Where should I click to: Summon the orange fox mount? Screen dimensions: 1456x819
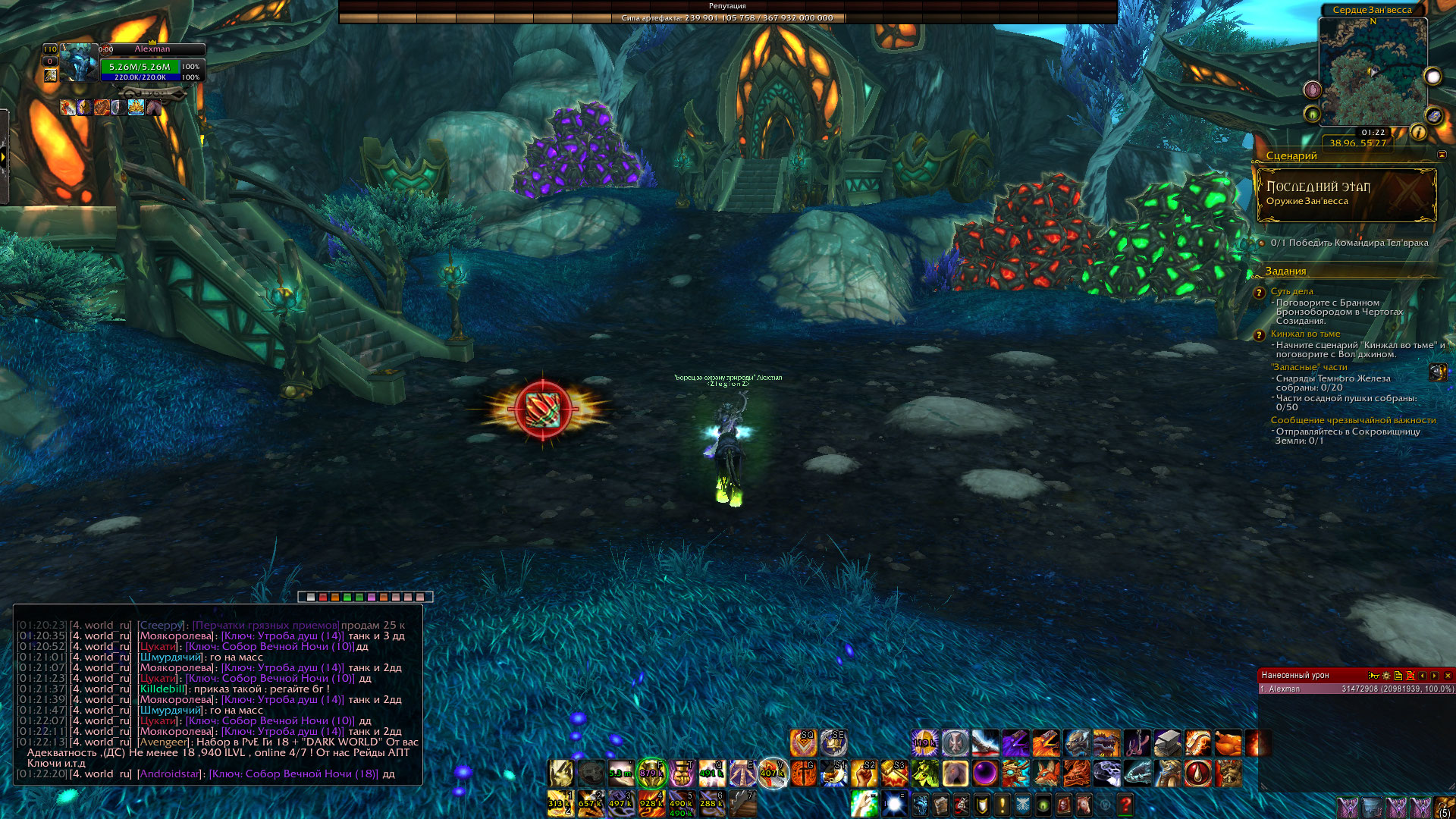(x=1046, y=774)
